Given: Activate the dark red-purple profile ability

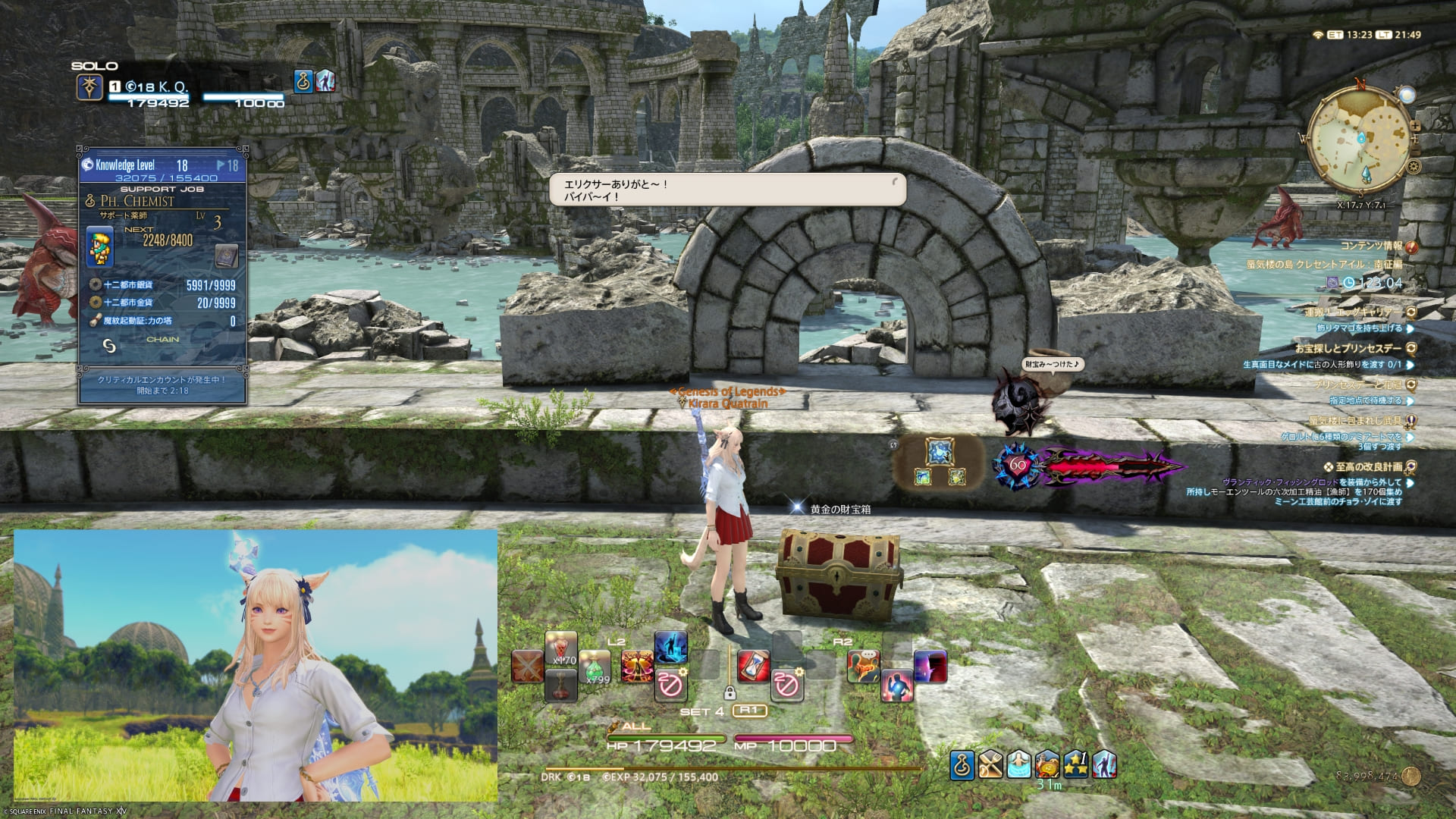Looking at the screenshot, I should point(930,667).
